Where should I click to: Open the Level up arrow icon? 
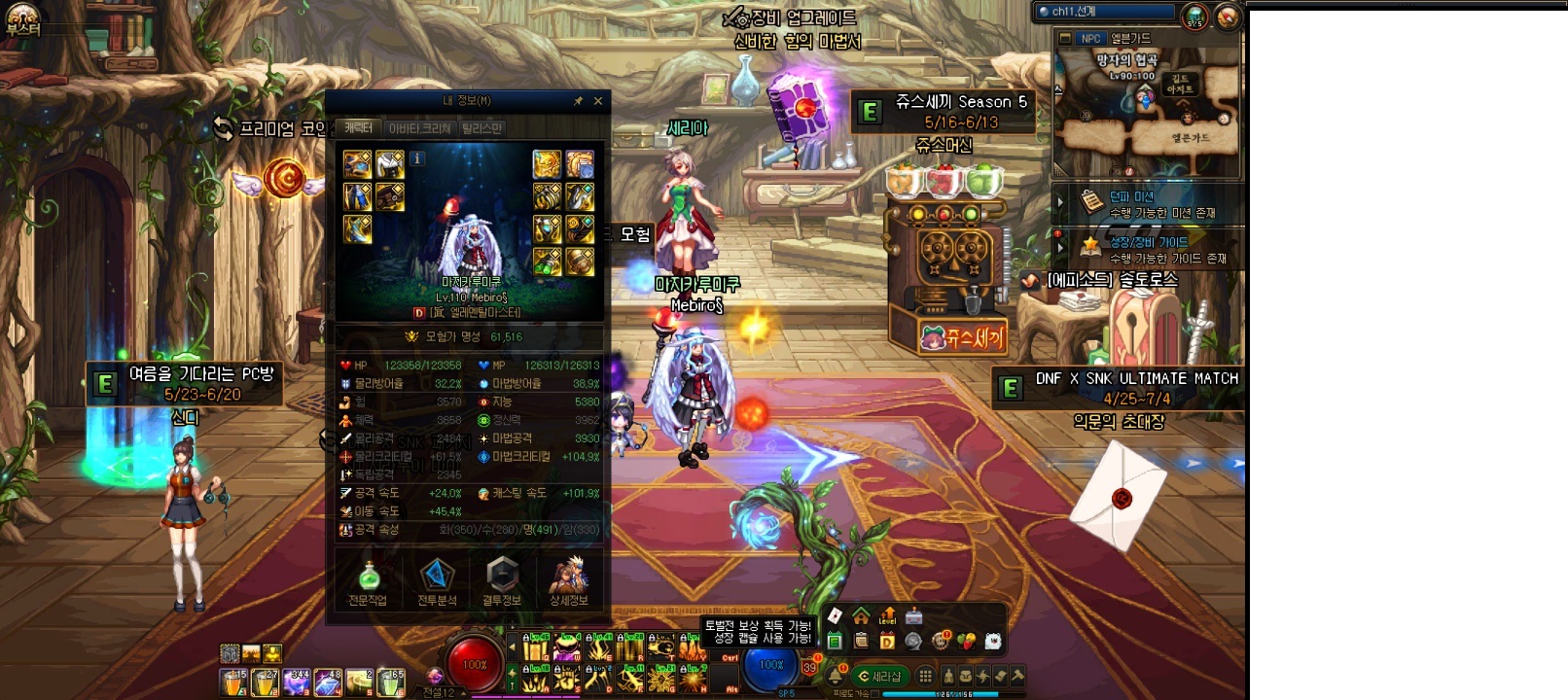pyautogui.click(x=887, y=616)
